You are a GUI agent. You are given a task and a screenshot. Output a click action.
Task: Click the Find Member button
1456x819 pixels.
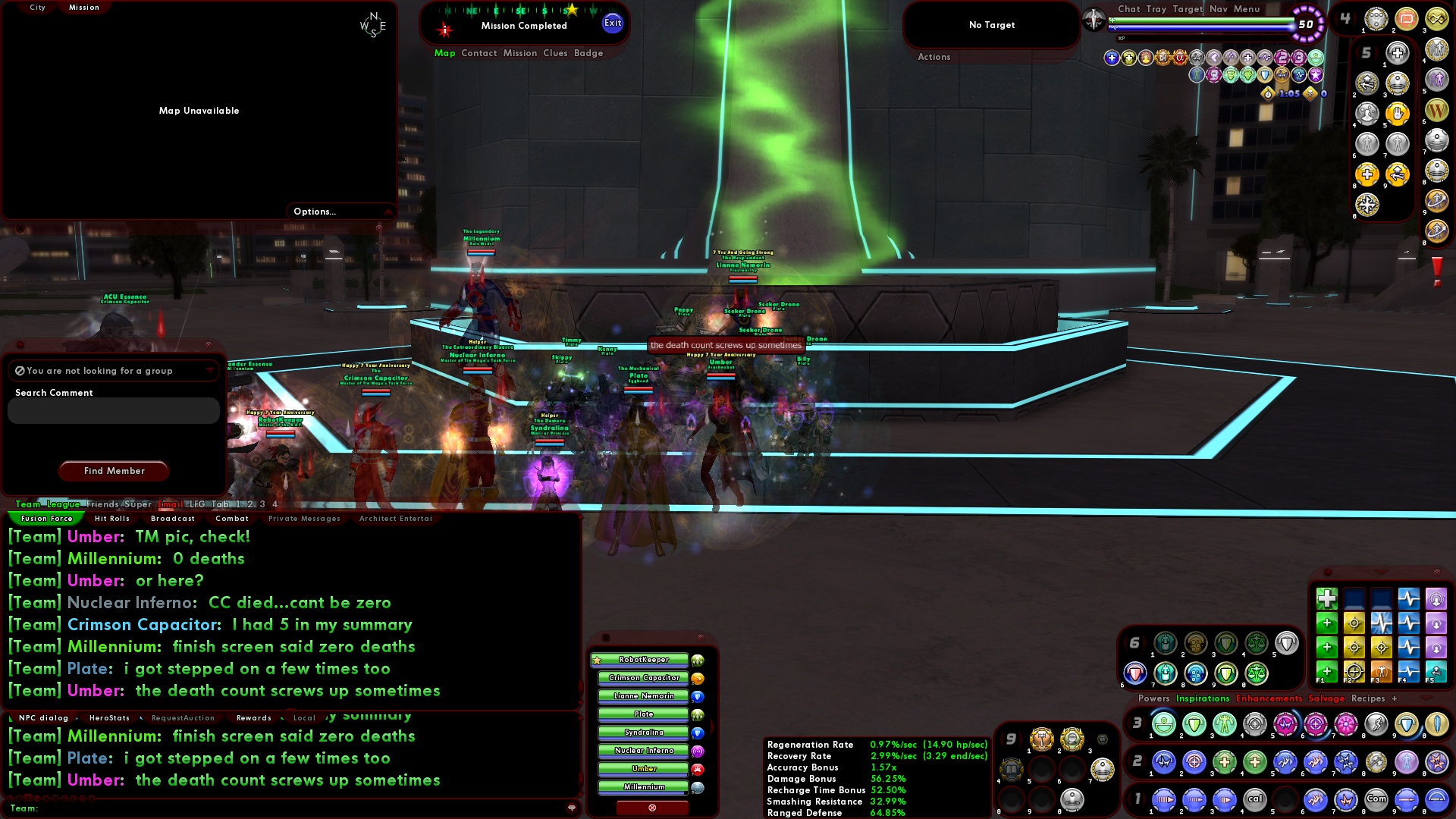(x=113, y=471)
